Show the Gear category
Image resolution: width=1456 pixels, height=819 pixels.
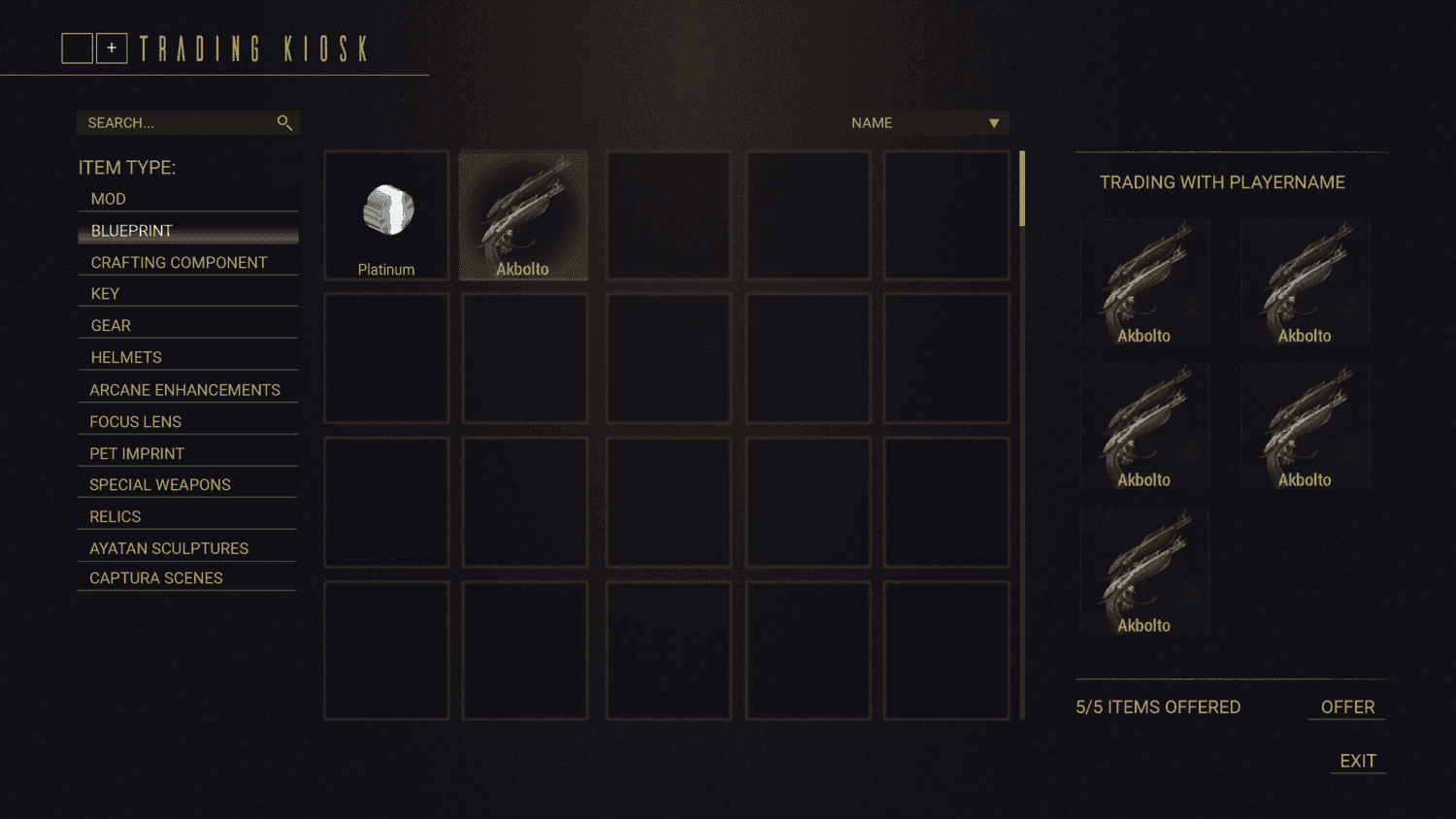coord(111,326)
